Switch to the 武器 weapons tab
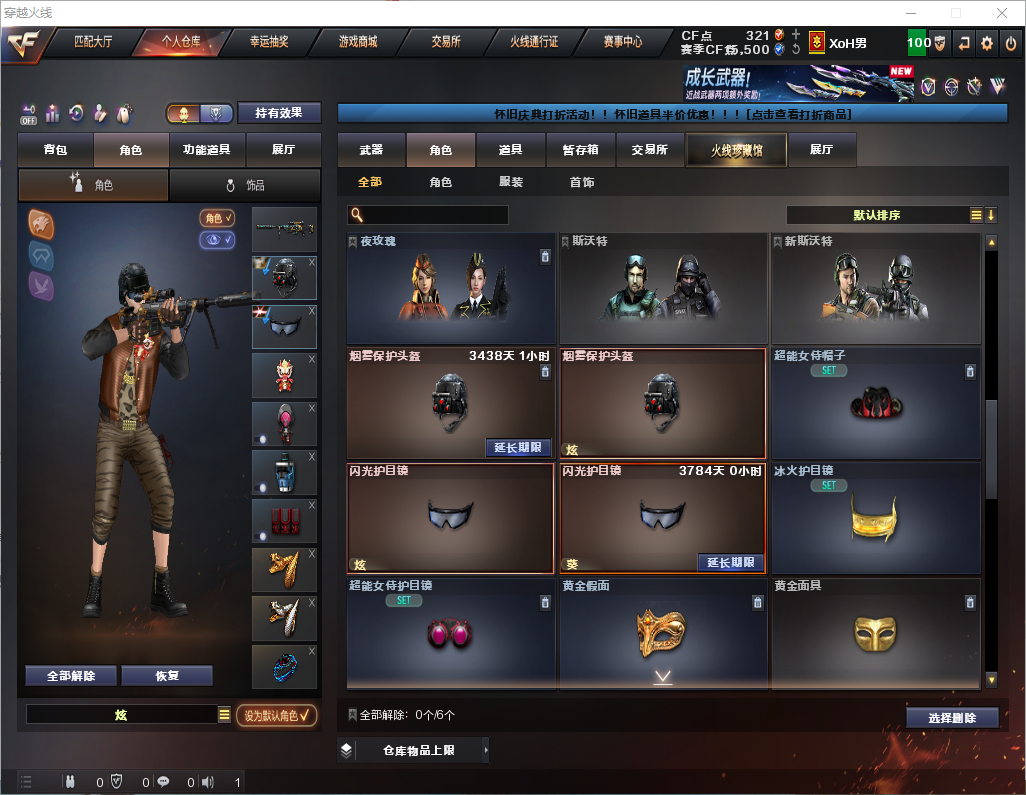Screen dimensions: 1026x795 371,150
